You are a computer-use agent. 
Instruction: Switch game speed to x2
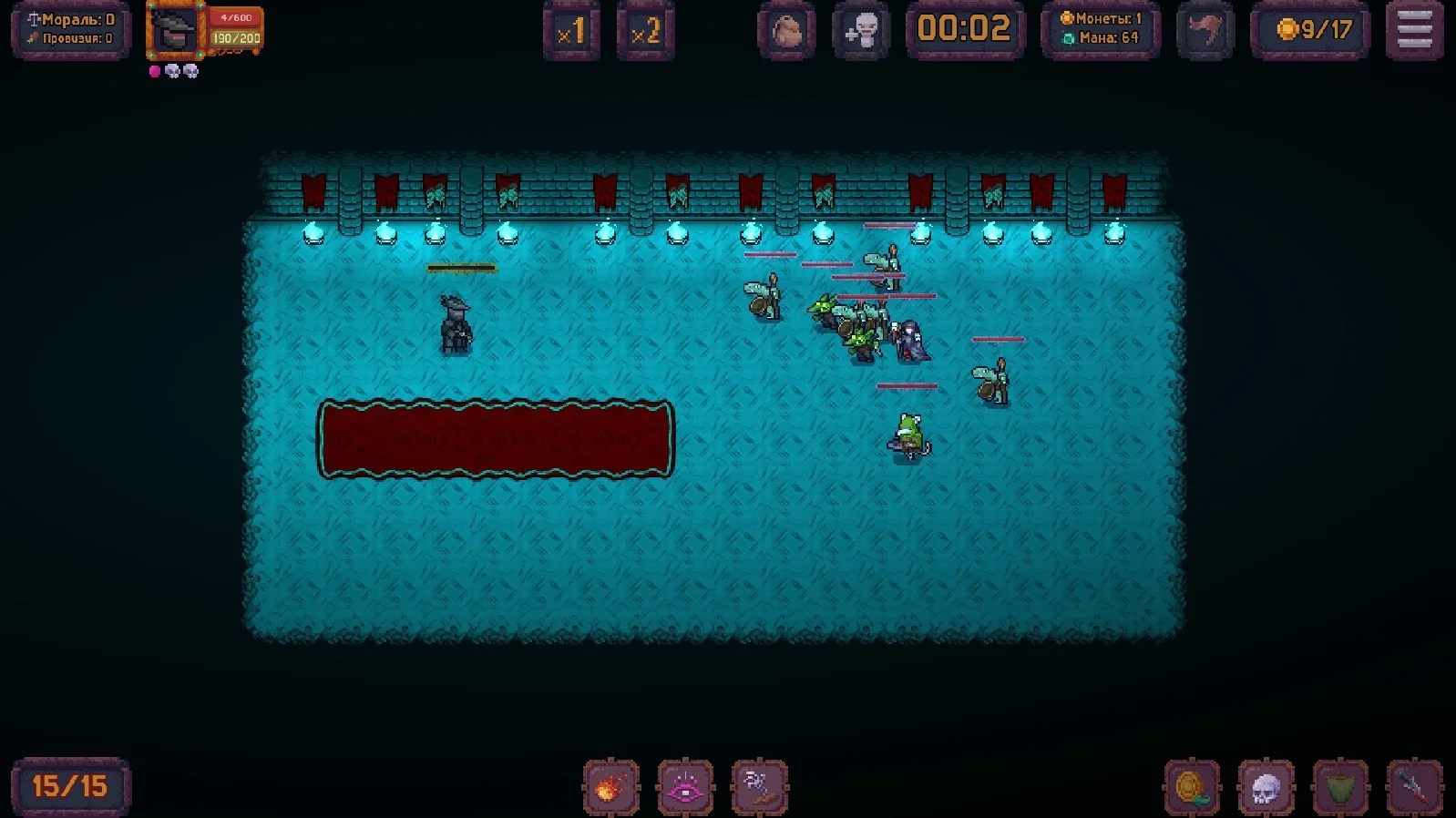point(645,32)
